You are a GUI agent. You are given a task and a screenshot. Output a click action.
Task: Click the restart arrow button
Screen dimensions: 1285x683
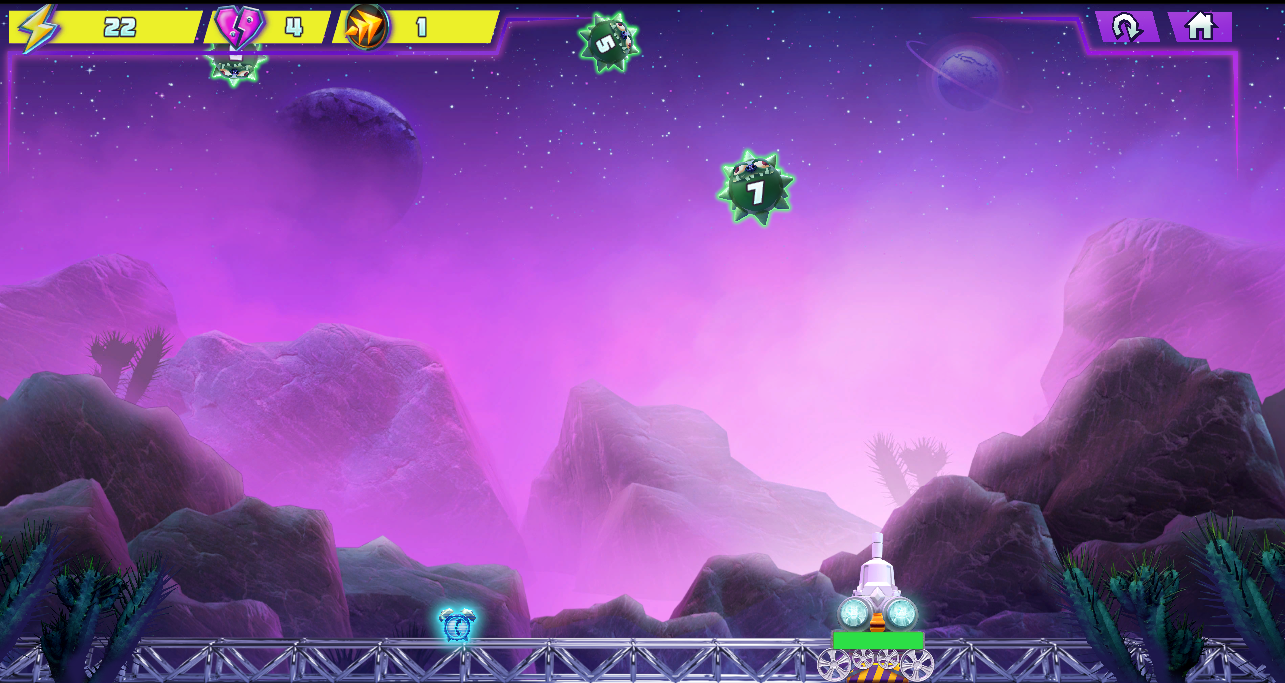[x=1126, y=27]
